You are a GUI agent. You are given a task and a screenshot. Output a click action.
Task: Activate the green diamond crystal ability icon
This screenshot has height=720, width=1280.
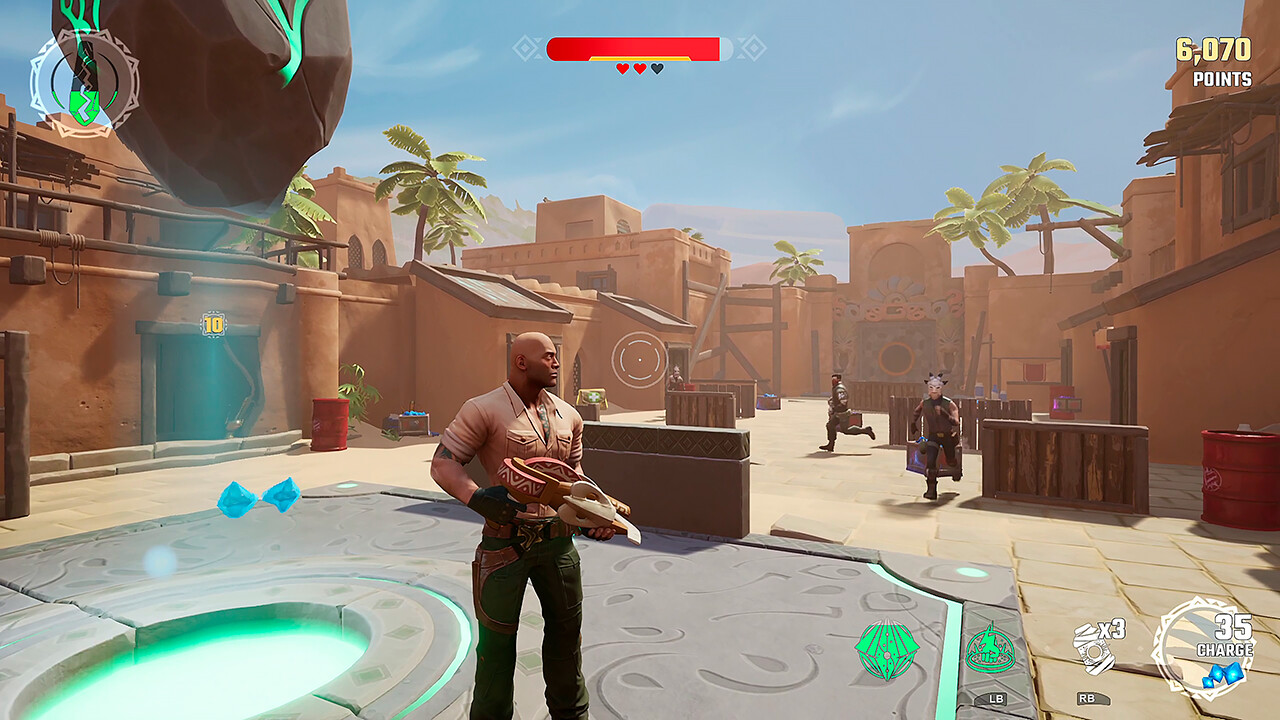click(x=886, y=650)
